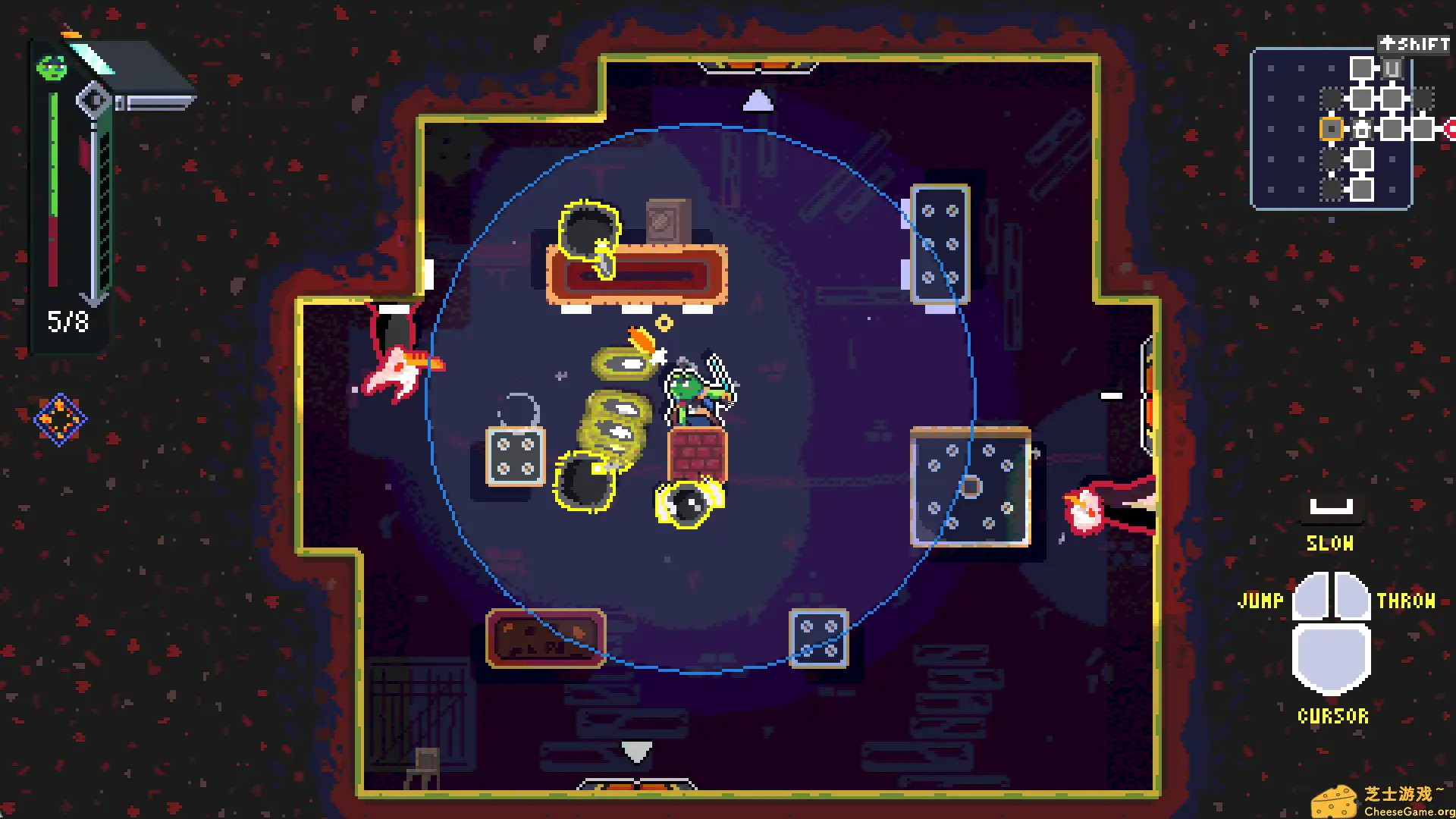Click the U-shaped item icon on the minimap
Image resolution: width=1456 pixels, height=819 pixels.
tap(1392, 67)
